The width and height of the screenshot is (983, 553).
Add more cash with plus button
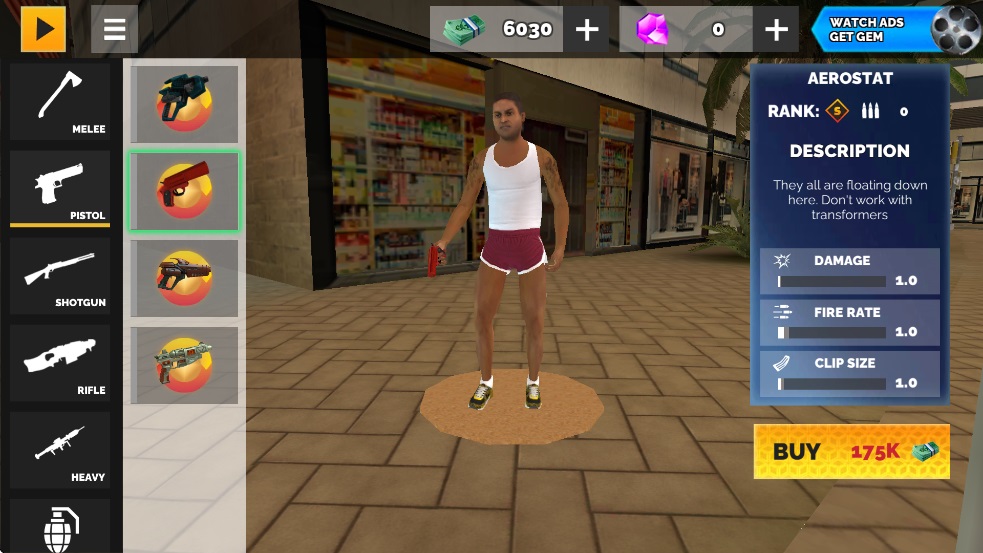(x=587, y=29)
